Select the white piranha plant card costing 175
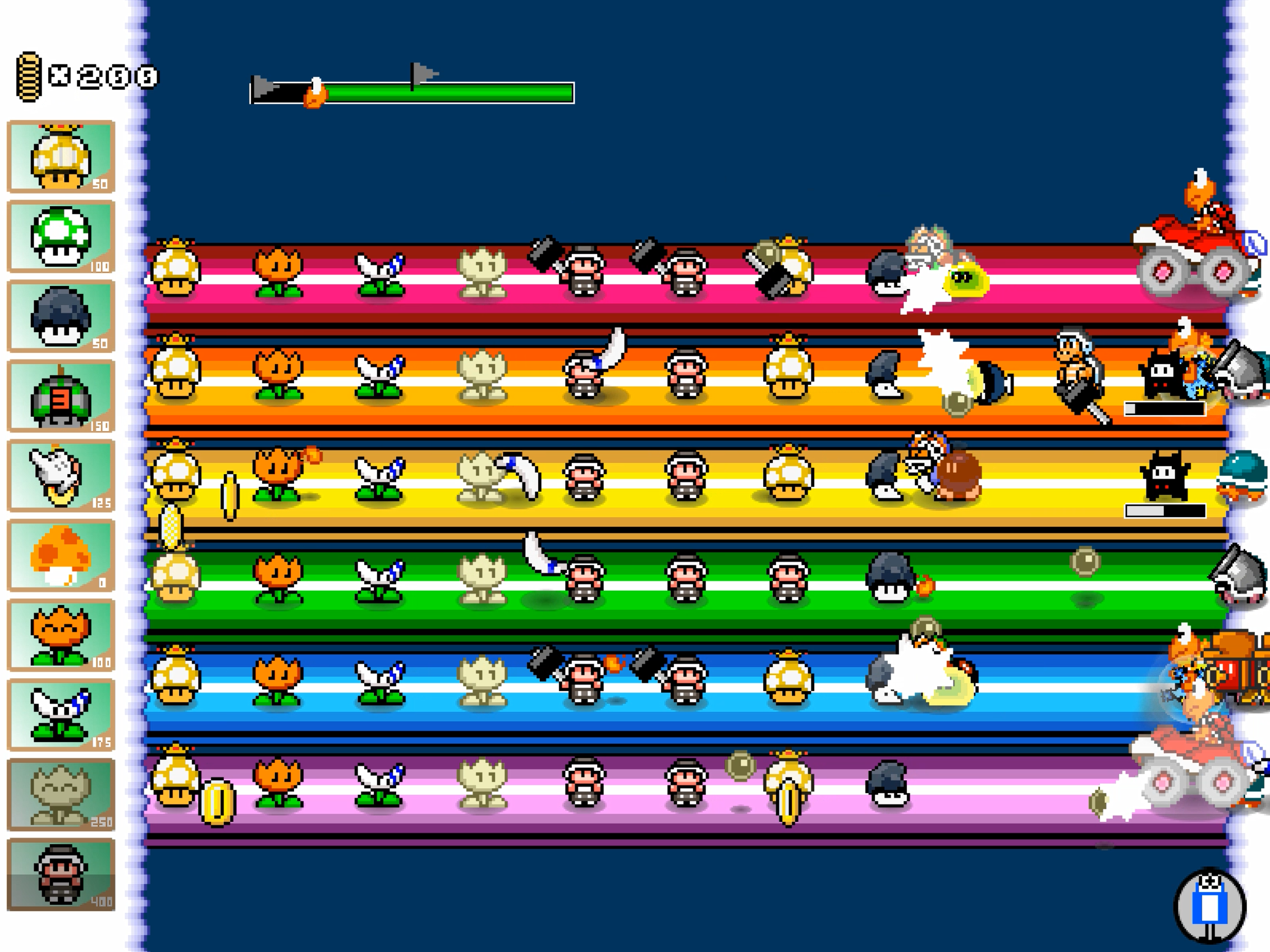Image resolution: width=1270 pixels, height=952 pixels. click(x=61, y=715)
